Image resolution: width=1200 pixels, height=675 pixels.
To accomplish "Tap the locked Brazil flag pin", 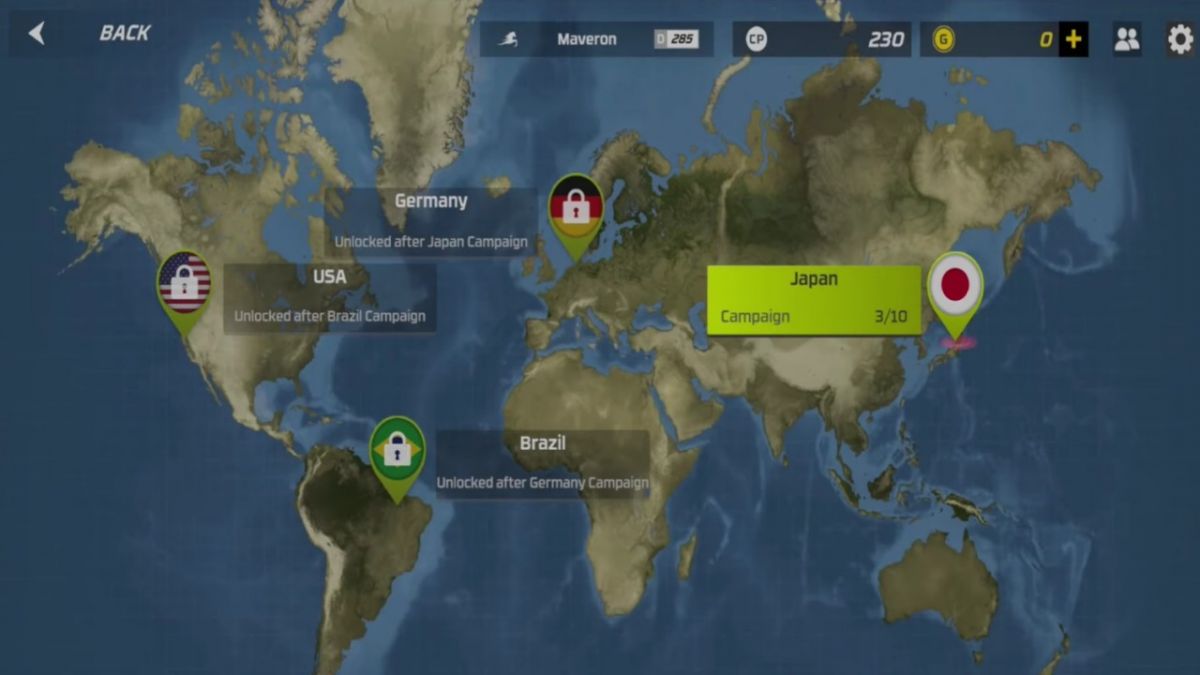I will click(x=397, y=451).
